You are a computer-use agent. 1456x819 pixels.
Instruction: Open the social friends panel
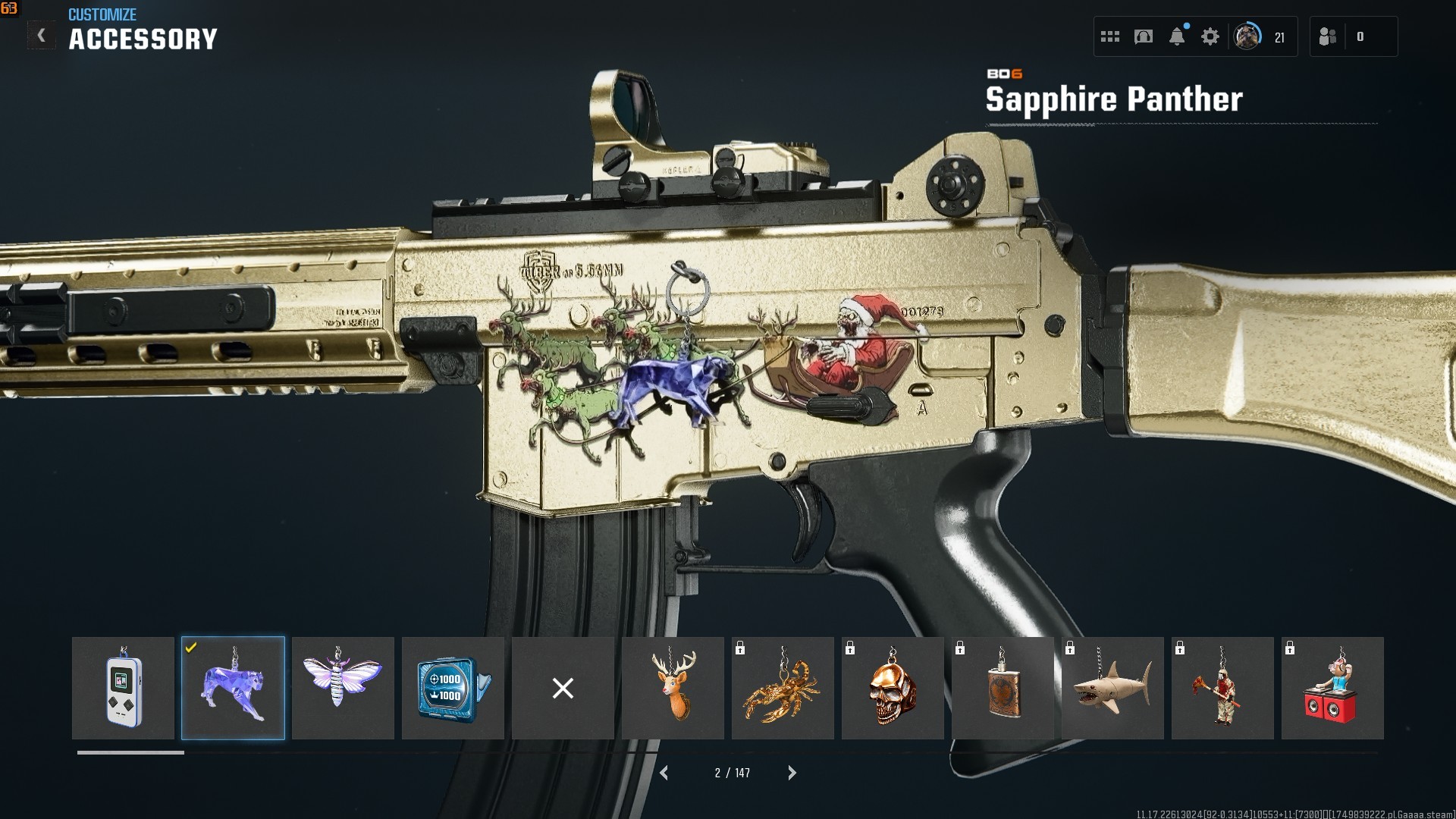tap(1329, 36)
